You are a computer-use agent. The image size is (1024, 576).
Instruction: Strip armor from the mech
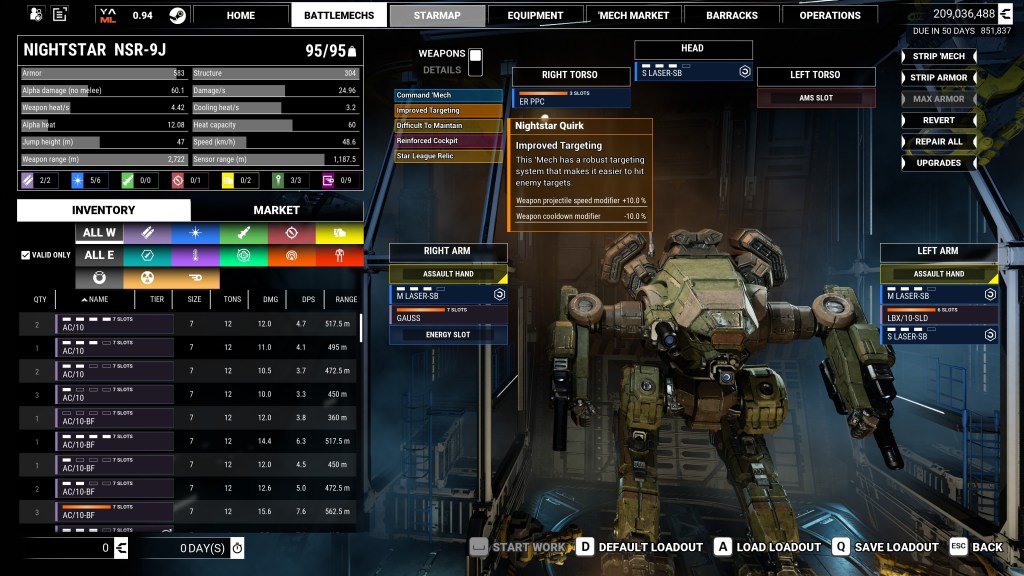tap(938, 77)
